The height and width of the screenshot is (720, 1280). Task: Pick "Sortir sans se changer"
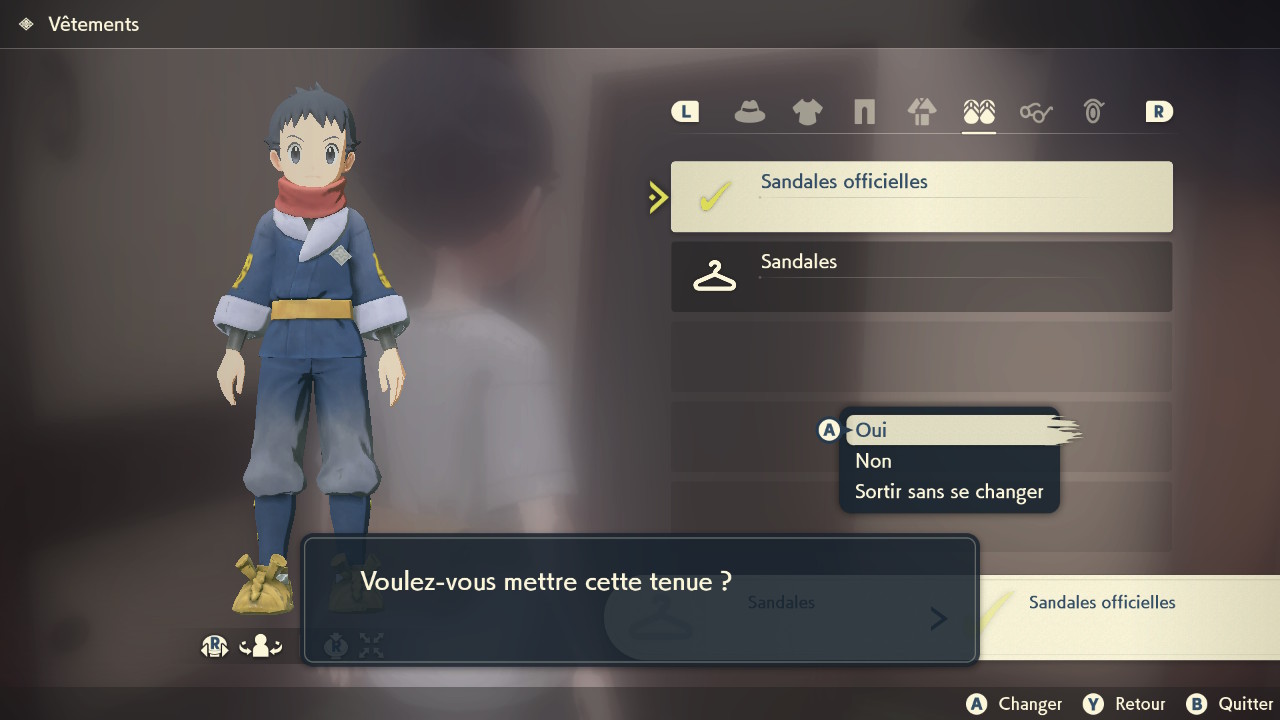click(x=948, y=492)
